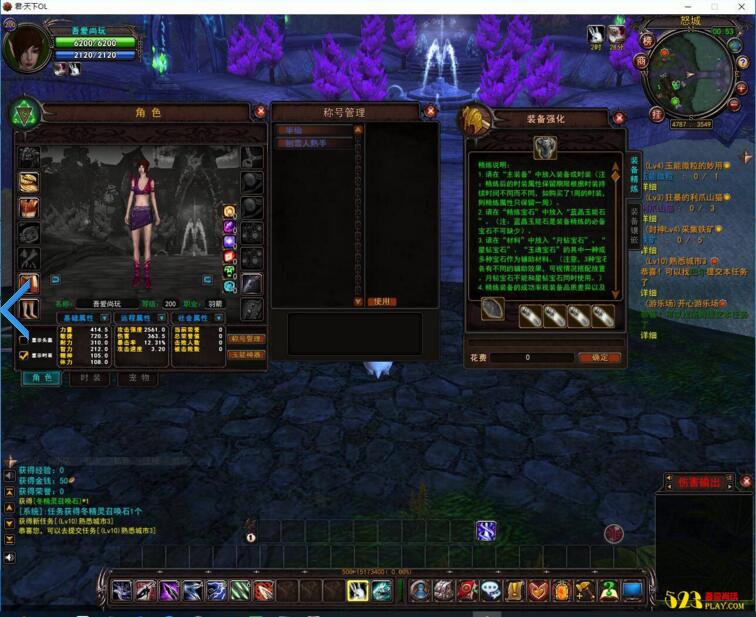This screenshot has height=617, width=756.
Task: Close the 称号管理 title panel
Action: point(430,112)
